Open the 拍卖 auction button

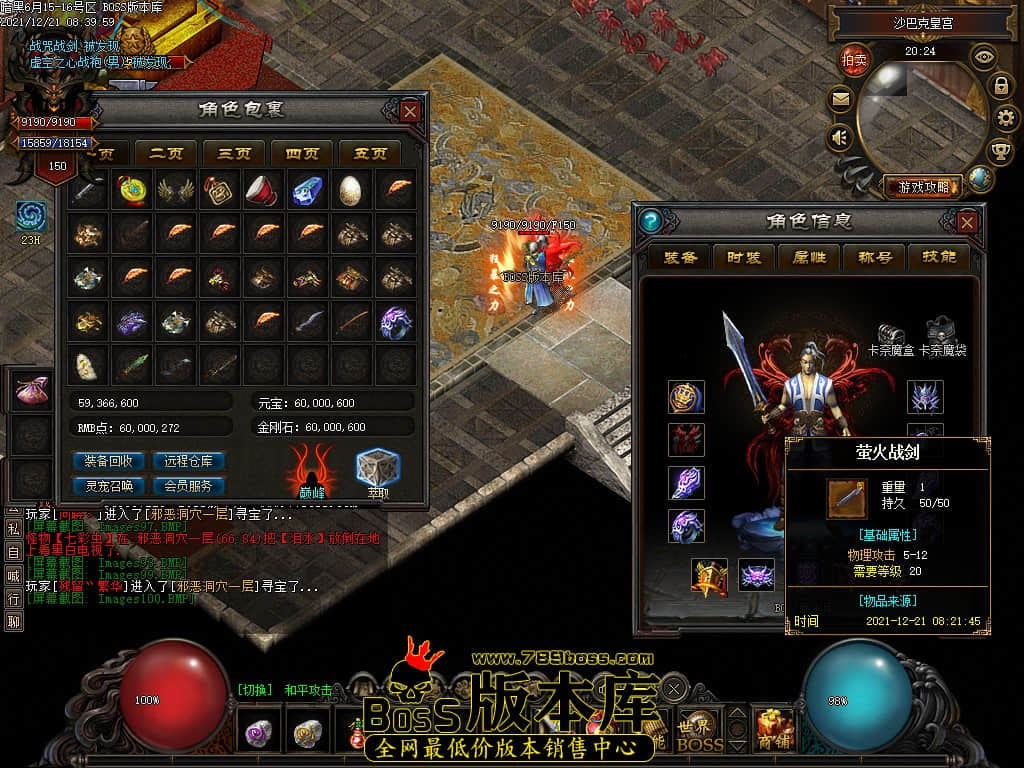[x=854, y=59]
